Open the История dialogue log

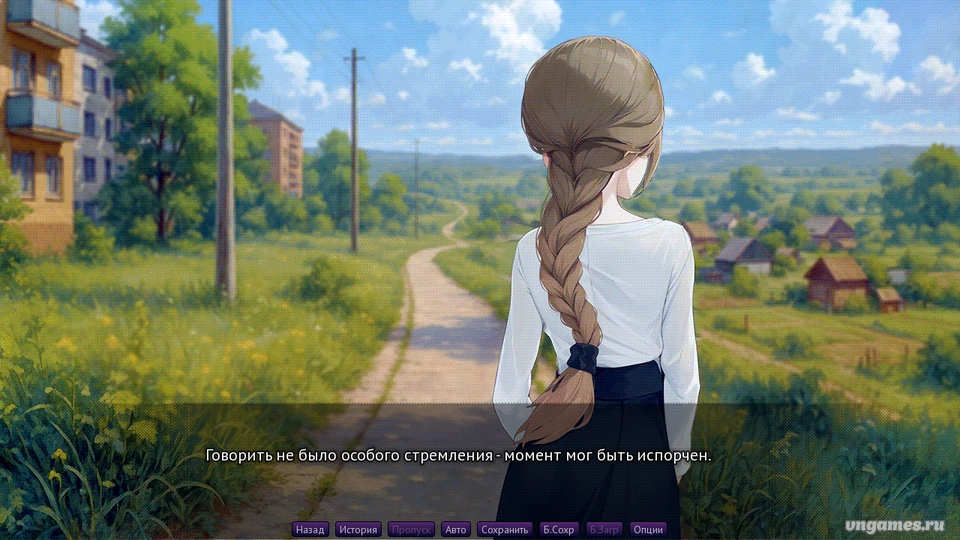357,529
